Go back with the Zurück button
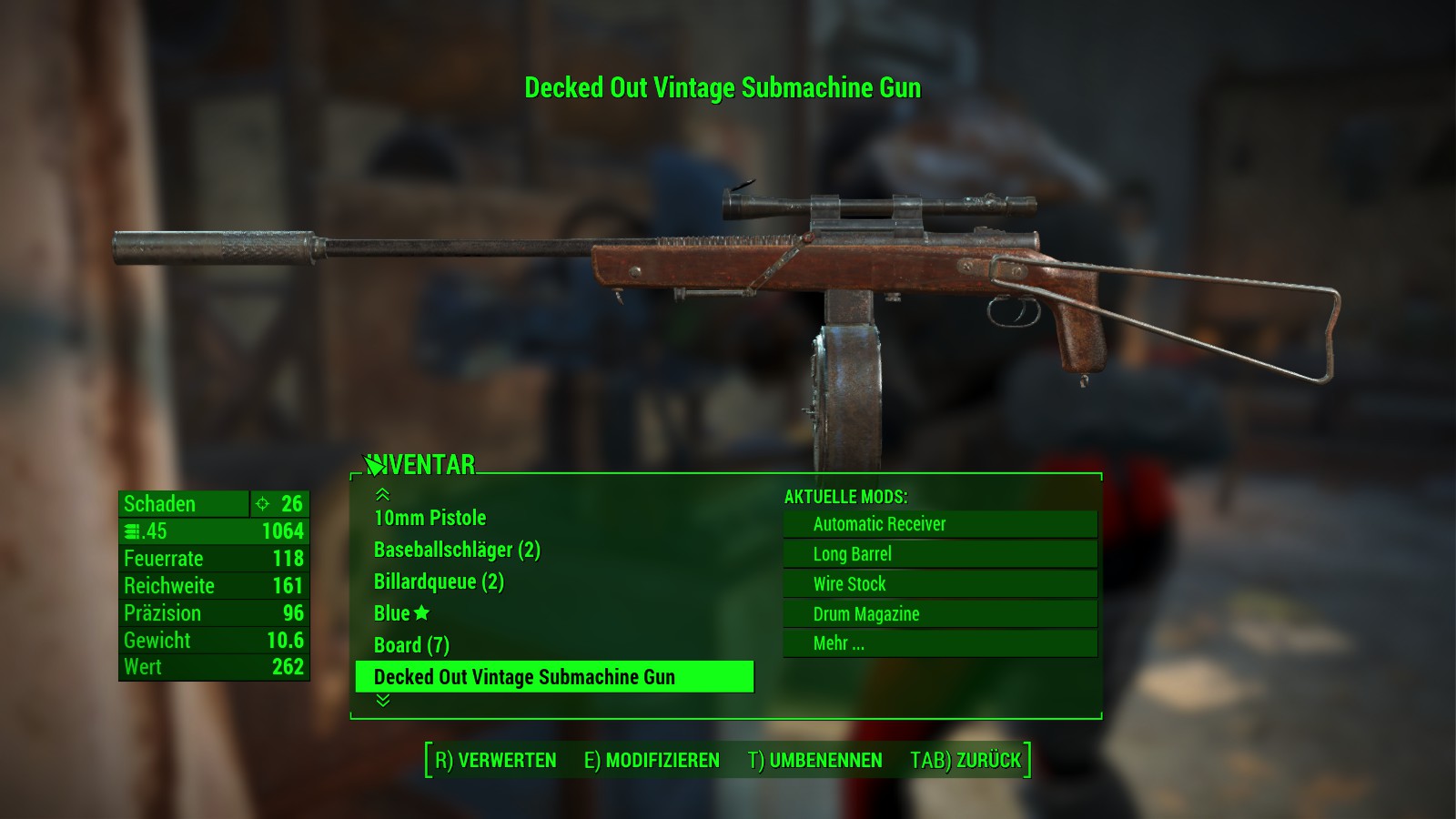Viewport: 1456px width, 819px height. 966,761
